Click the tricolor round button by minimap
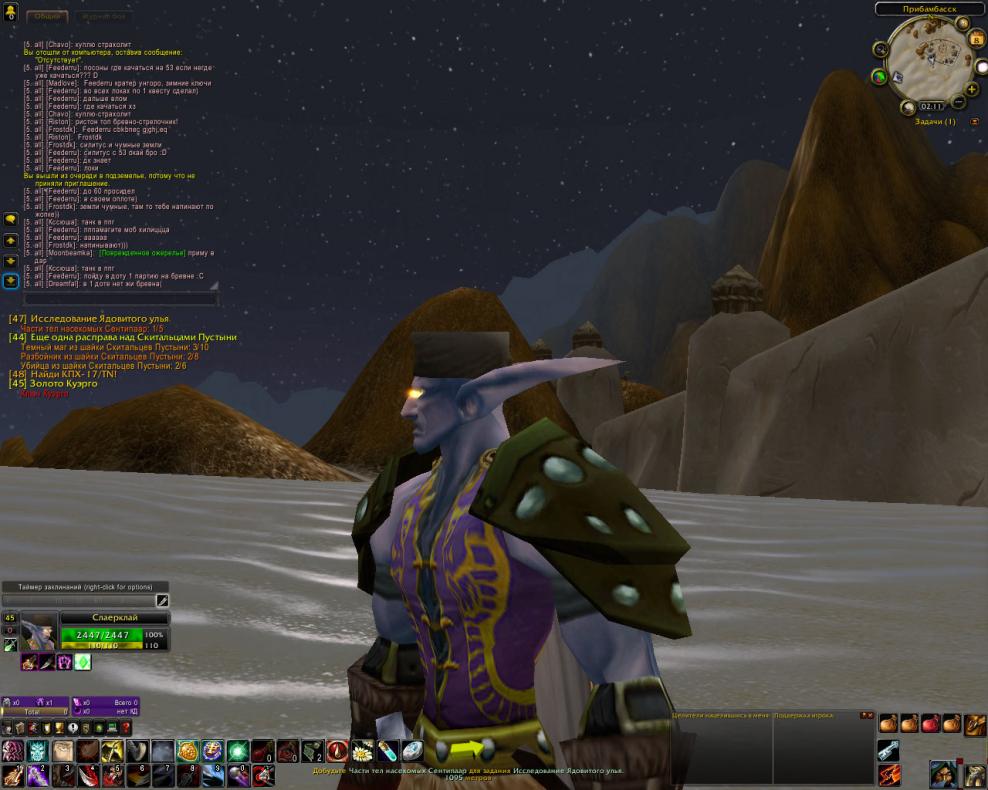This screenshot has height=790, width=988. [x=879, y=76]
